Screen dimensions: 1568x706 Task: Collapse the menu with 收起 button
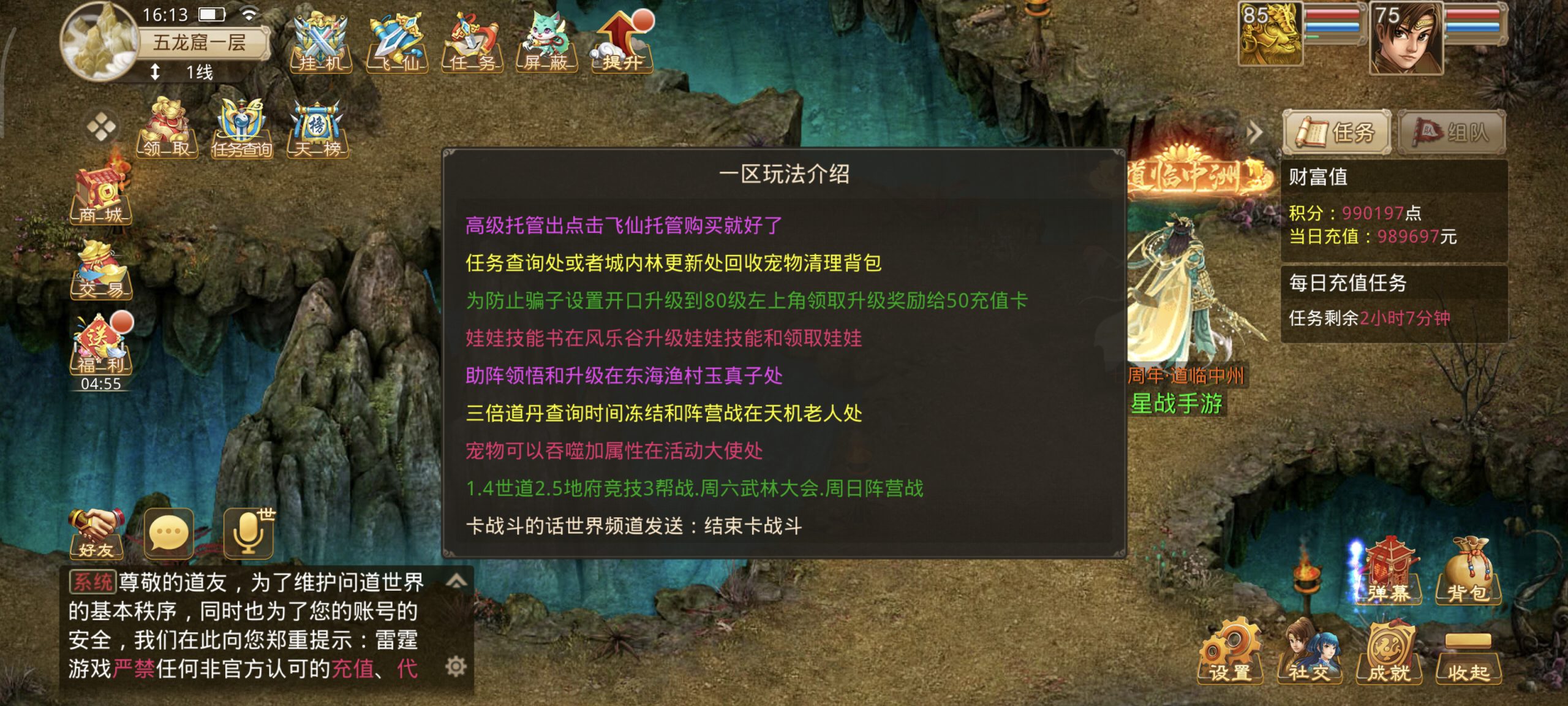[1468, 656]
